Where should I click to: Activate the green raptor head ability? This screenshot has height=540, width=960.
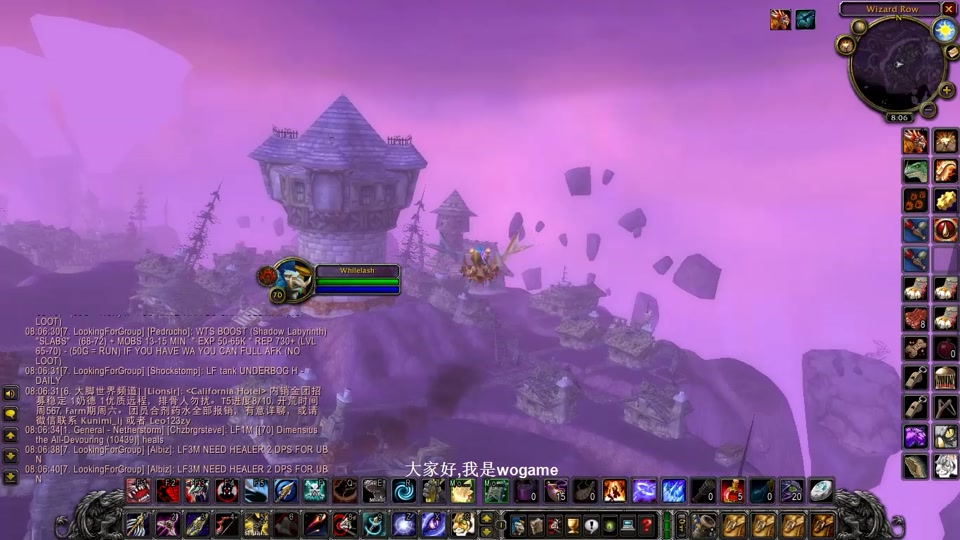click(x=916, y=171)
